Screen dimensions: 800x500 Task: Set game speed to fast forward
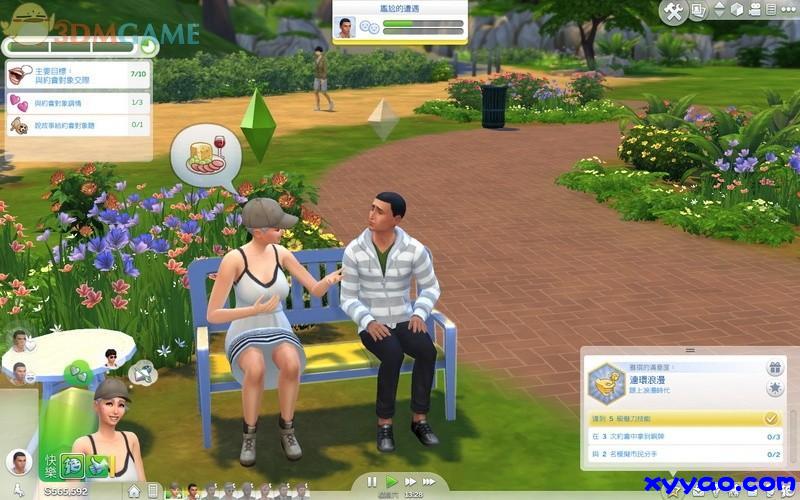click(410, 482)
